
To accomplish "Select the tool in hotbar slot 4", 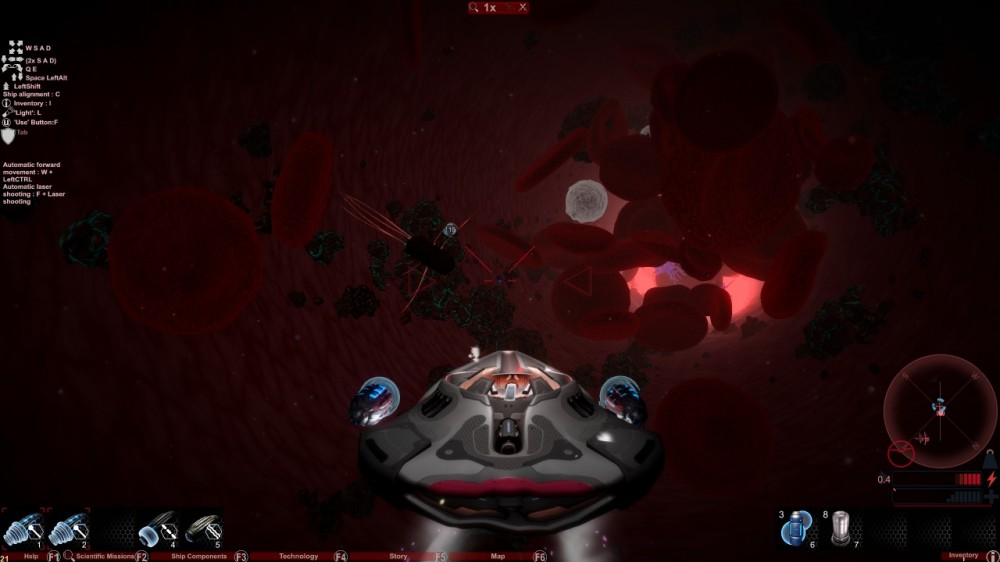I will tap(156, 528).
